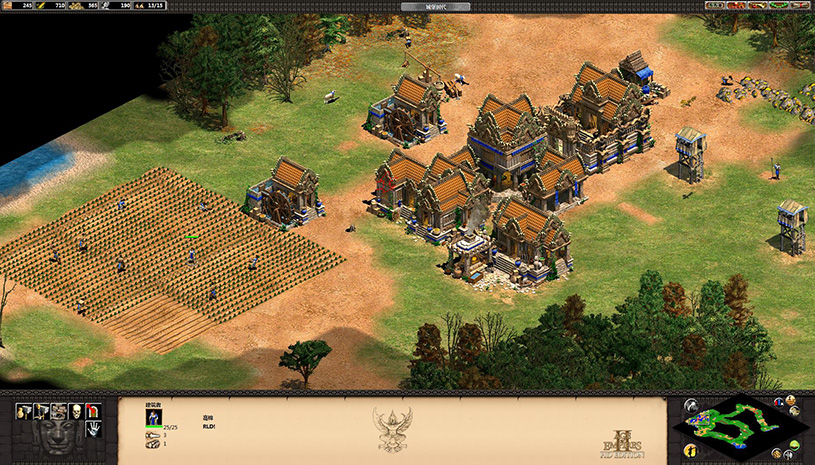Click the open hand stop command
Image resolution: width=815 pixels, height=465 pixels.
(x=93, y=428)
